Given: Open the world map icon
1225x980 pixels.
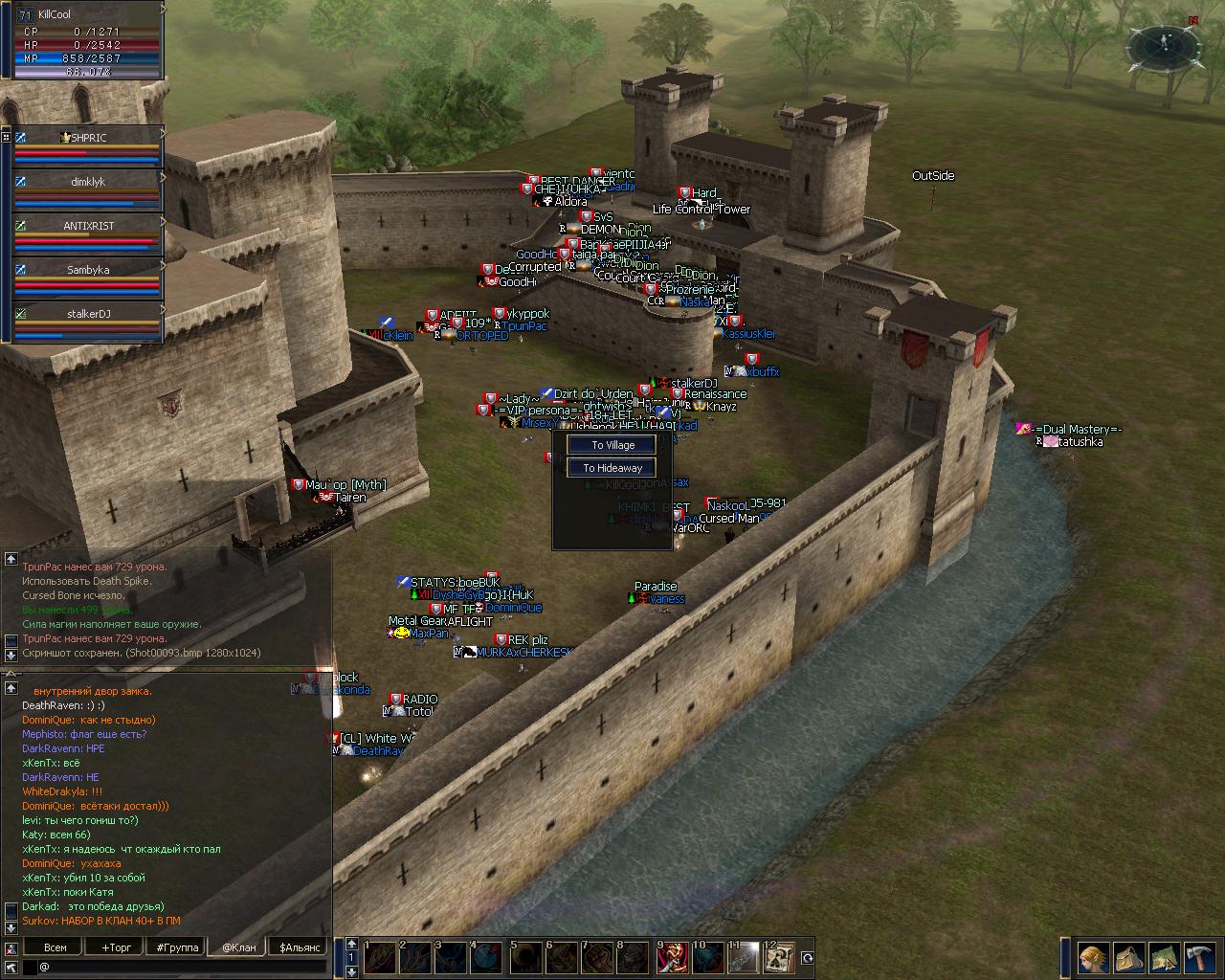Looking at the screenshot, I should (x=1163, y=958).
